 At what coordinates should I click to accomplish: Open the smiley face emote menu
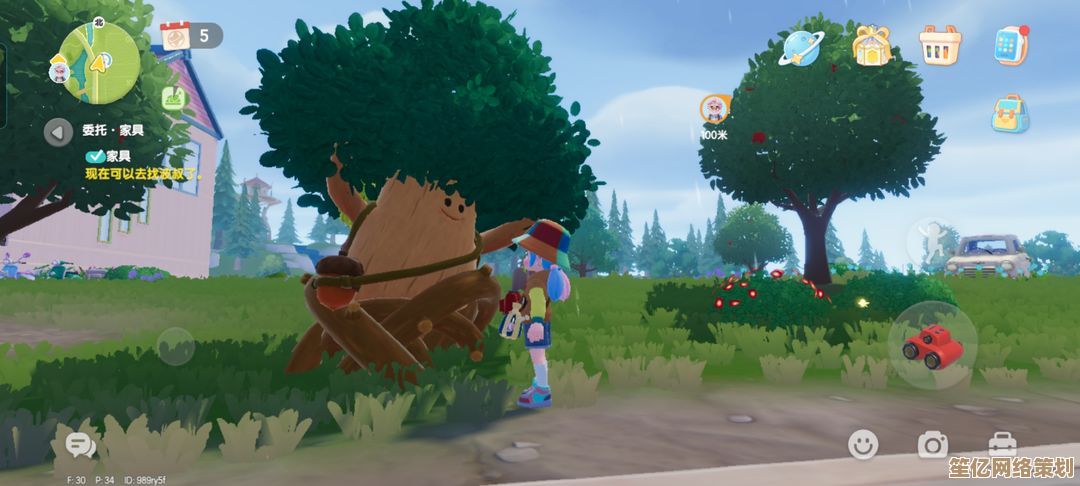click(863, 445)
